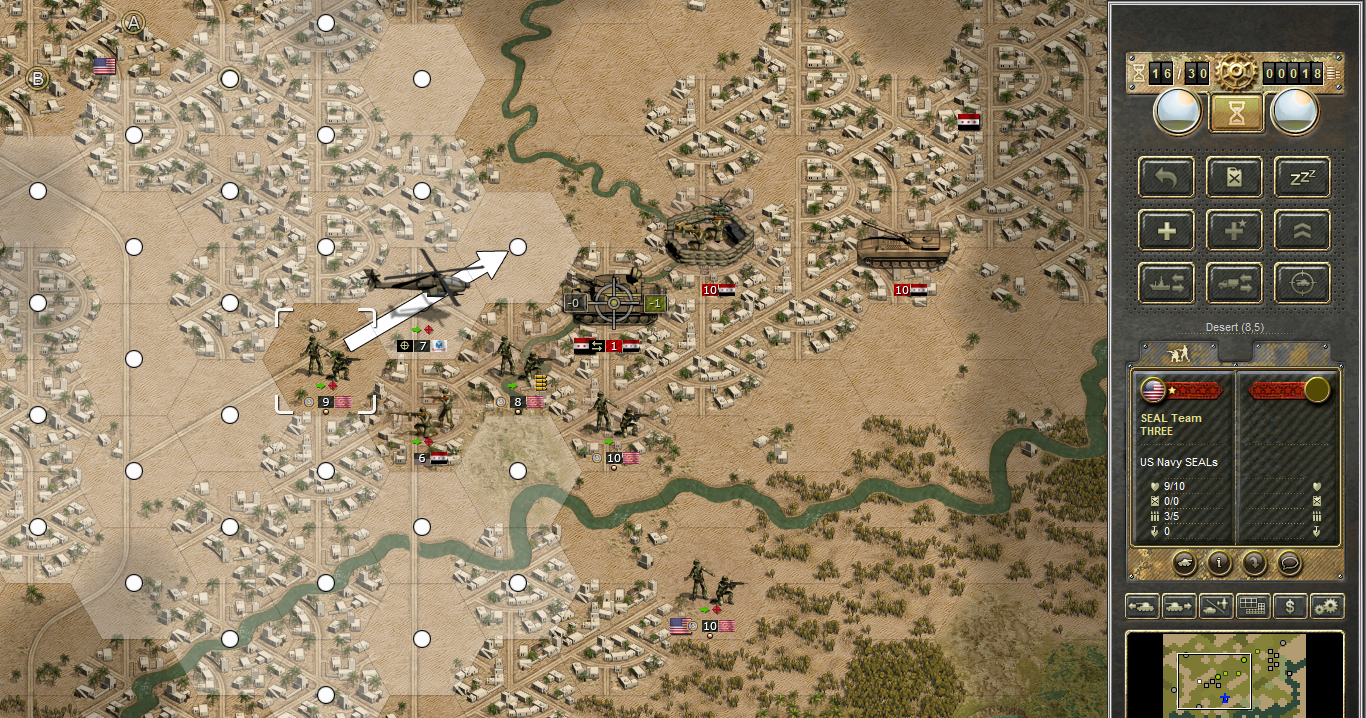This screenshot has width=1366, height=718.
Task: Open game options with gears button
Action: pos(1326,605)
